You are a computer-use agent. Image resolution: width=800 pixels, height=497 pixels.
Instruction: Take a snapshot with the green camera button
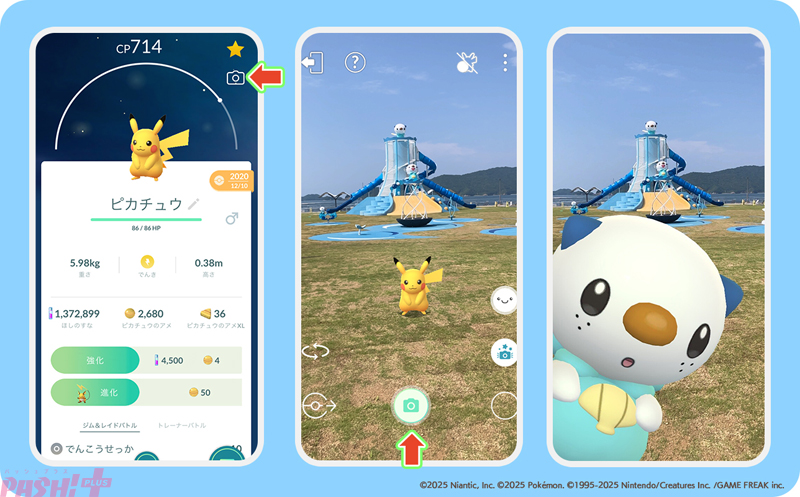(x=410, y=405)
